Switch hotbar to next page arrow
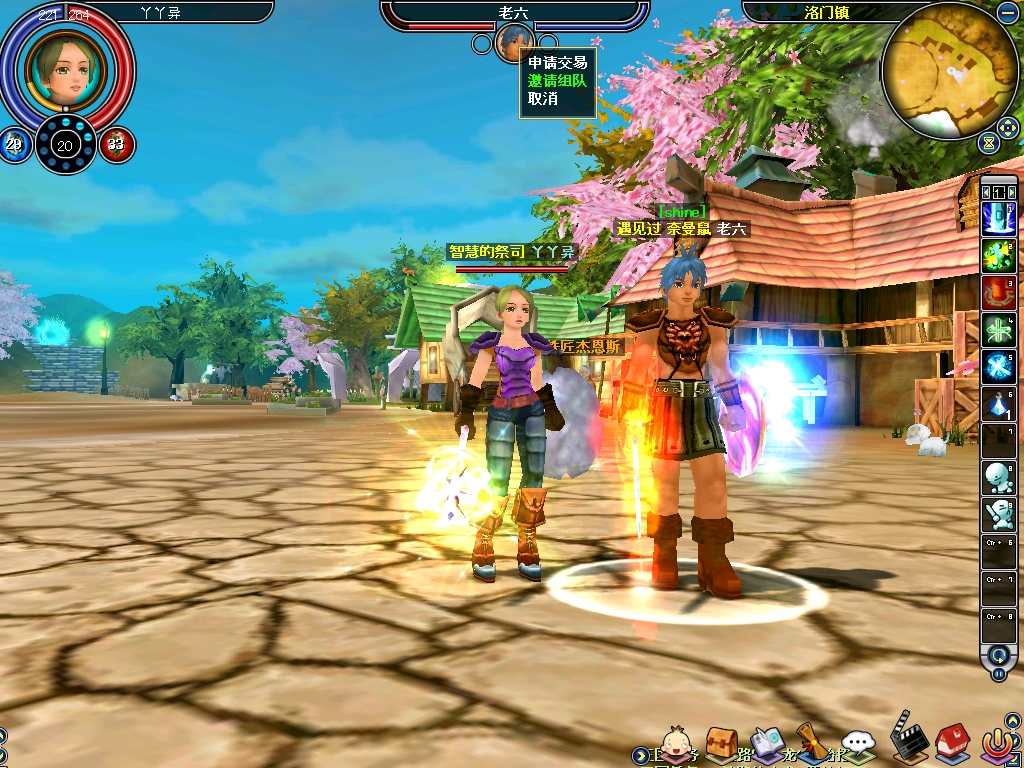The width and height of the screenshot is (1024, 768). point(1011,192)
